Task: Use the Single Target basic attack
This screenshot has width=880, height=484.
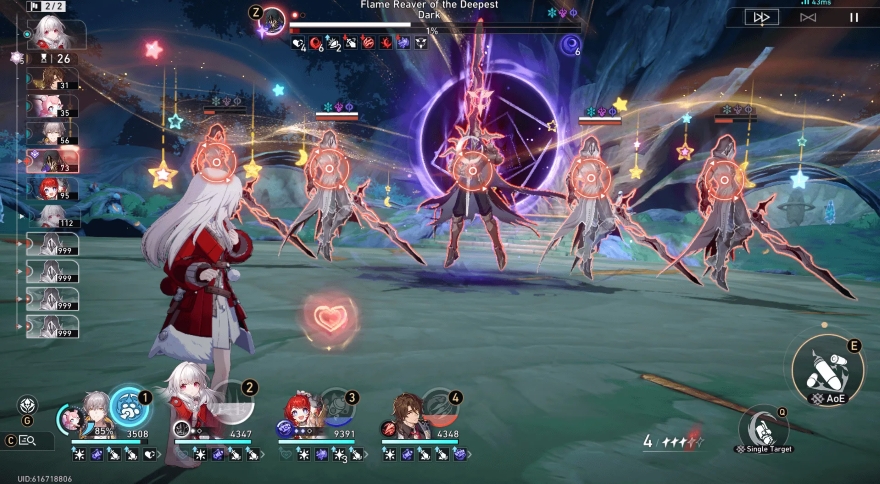Action: [763, 428]
